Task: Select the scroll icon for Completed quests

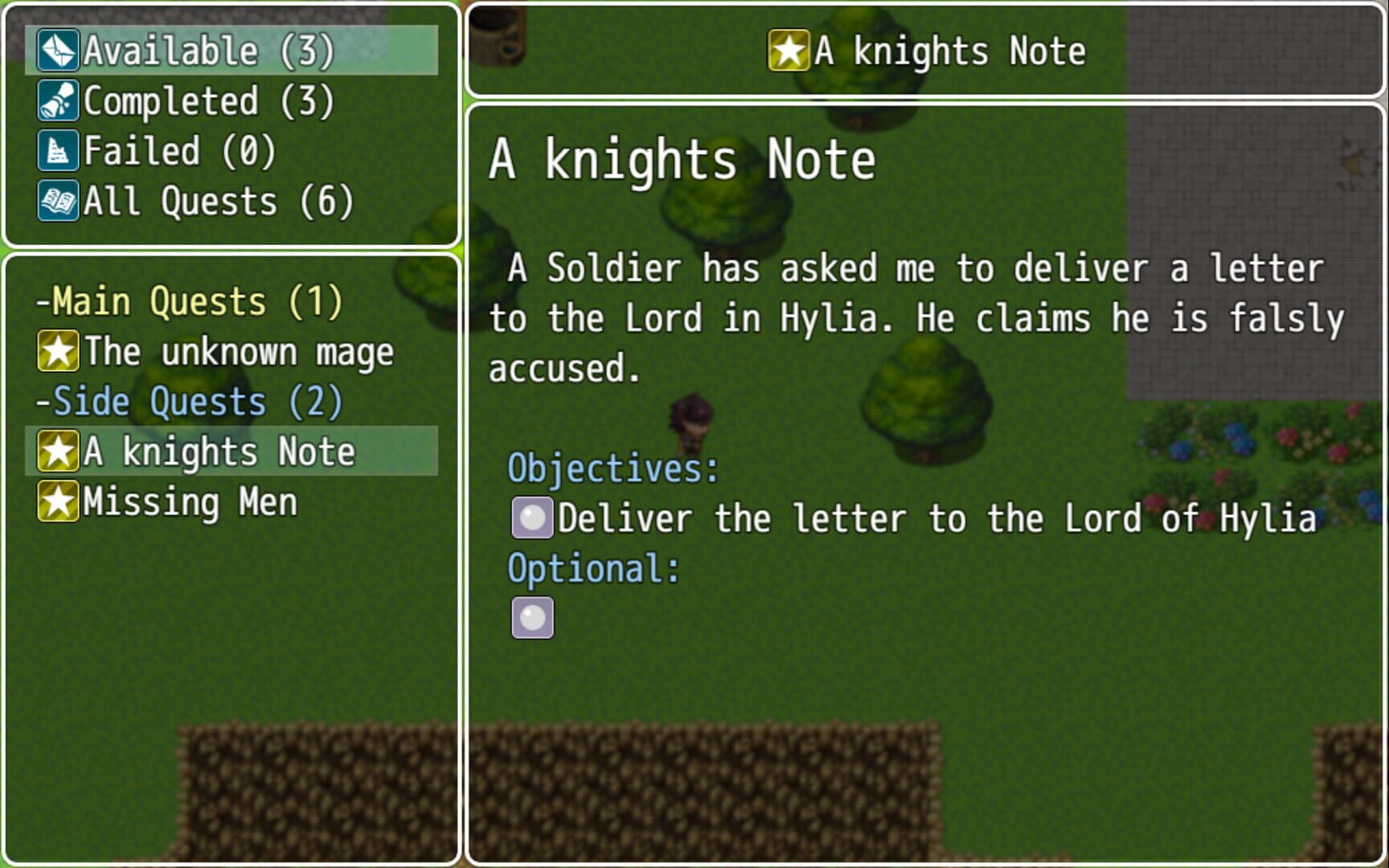Action: tap(57, 100)
